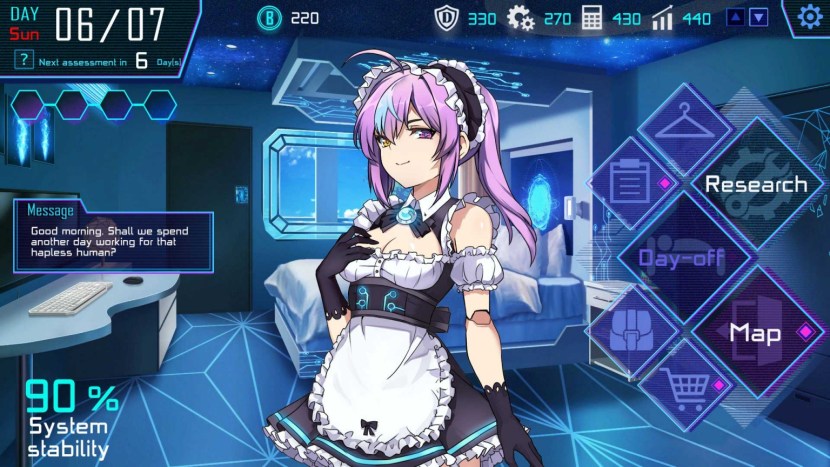Open settings with the gear icon
This screenshot has width=830, height=467.
pos(809,17)
